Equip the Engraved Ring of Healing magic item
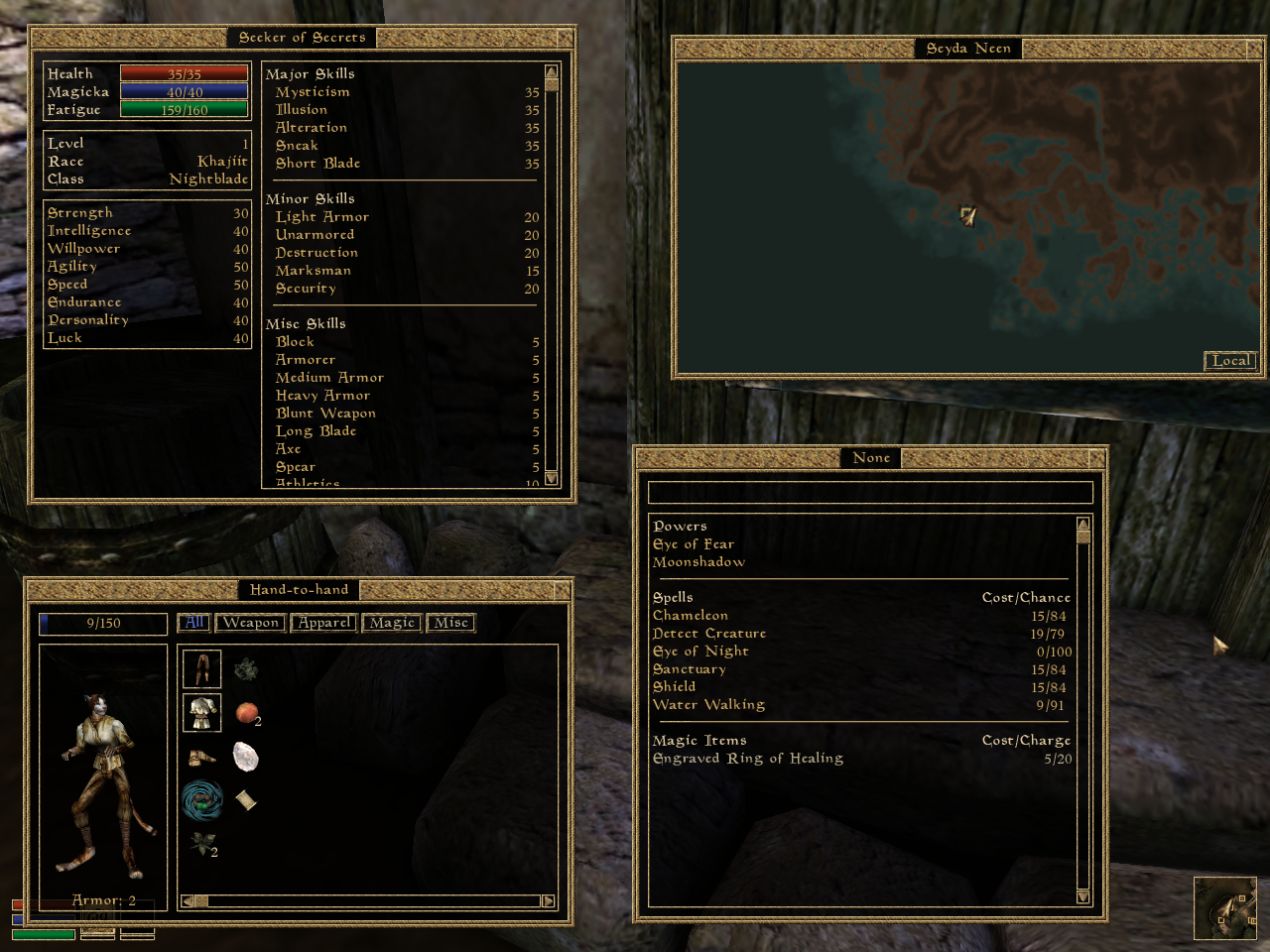Screen dimensions: 1270x952 coord(748,759)
